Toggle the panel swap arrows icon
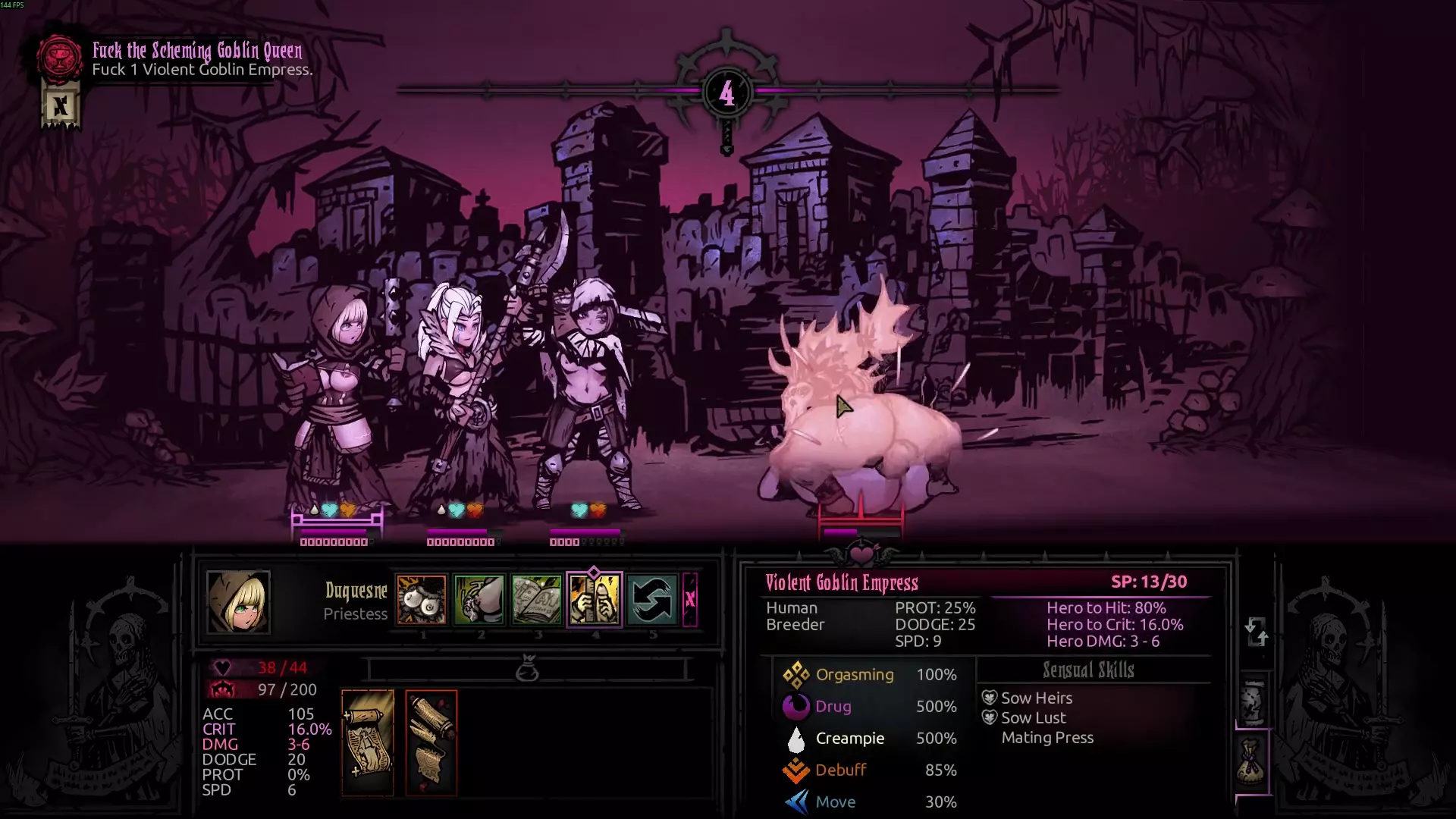This screenshot has width=1456, height=819. tap(1256, 631)
